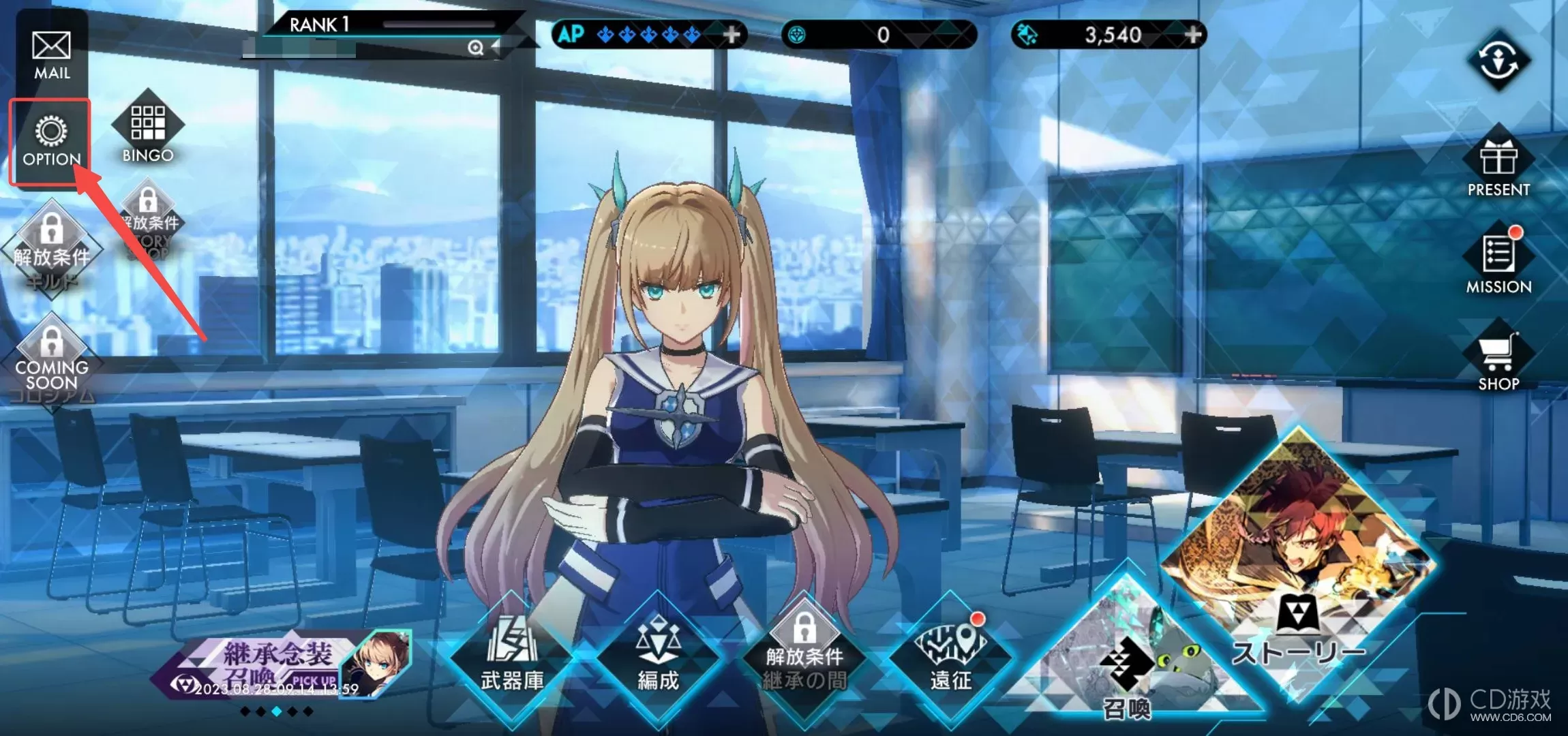Add more AP with the plus button
Viewport: 1568px width, 736px height.
pyautogui.click(x=732, y=34)
